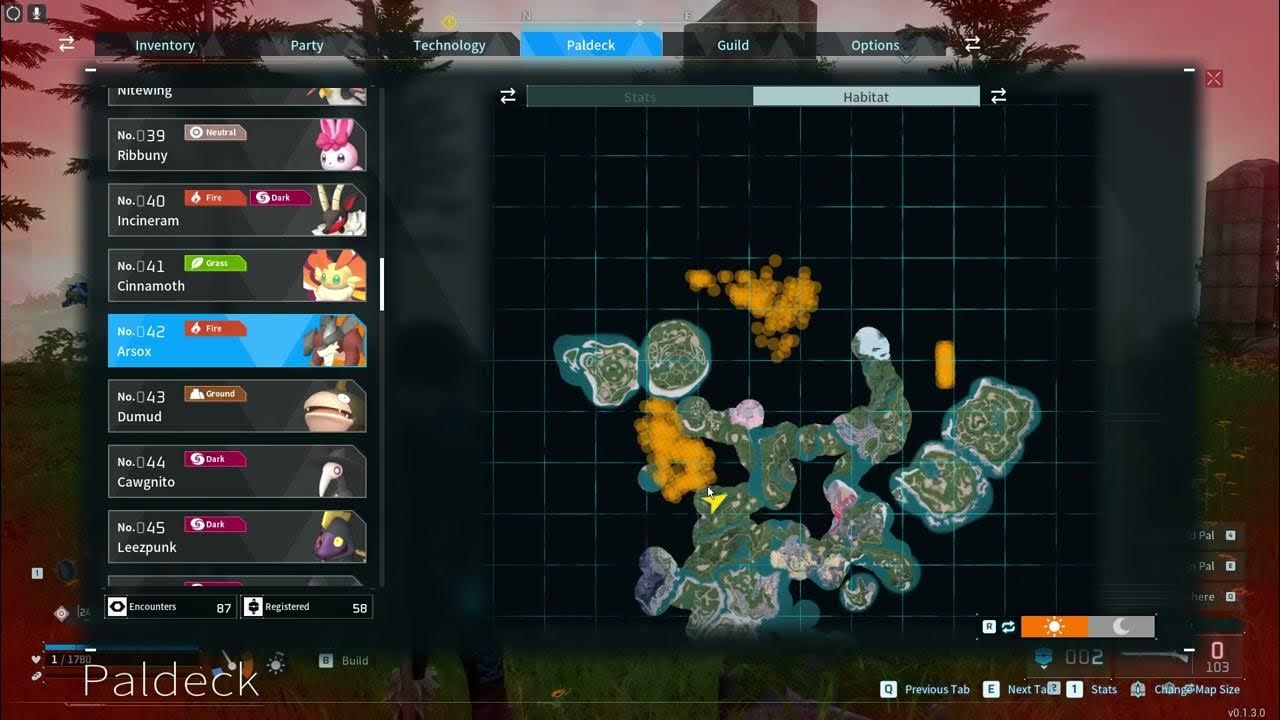Open the Options menu

click(x=874, y=44)
